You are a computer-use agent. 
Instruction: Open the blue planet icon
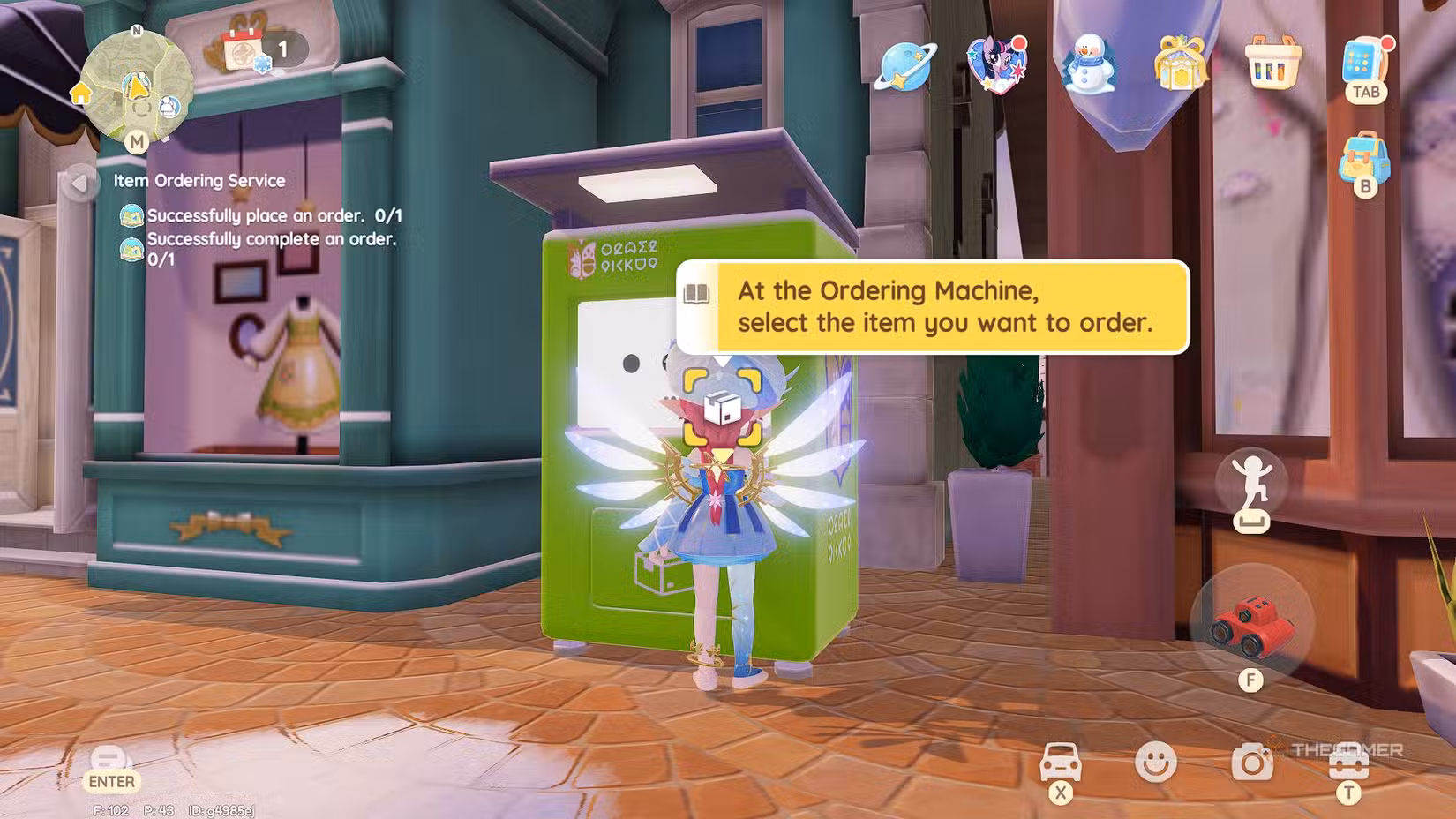click(x=904, y=65)
